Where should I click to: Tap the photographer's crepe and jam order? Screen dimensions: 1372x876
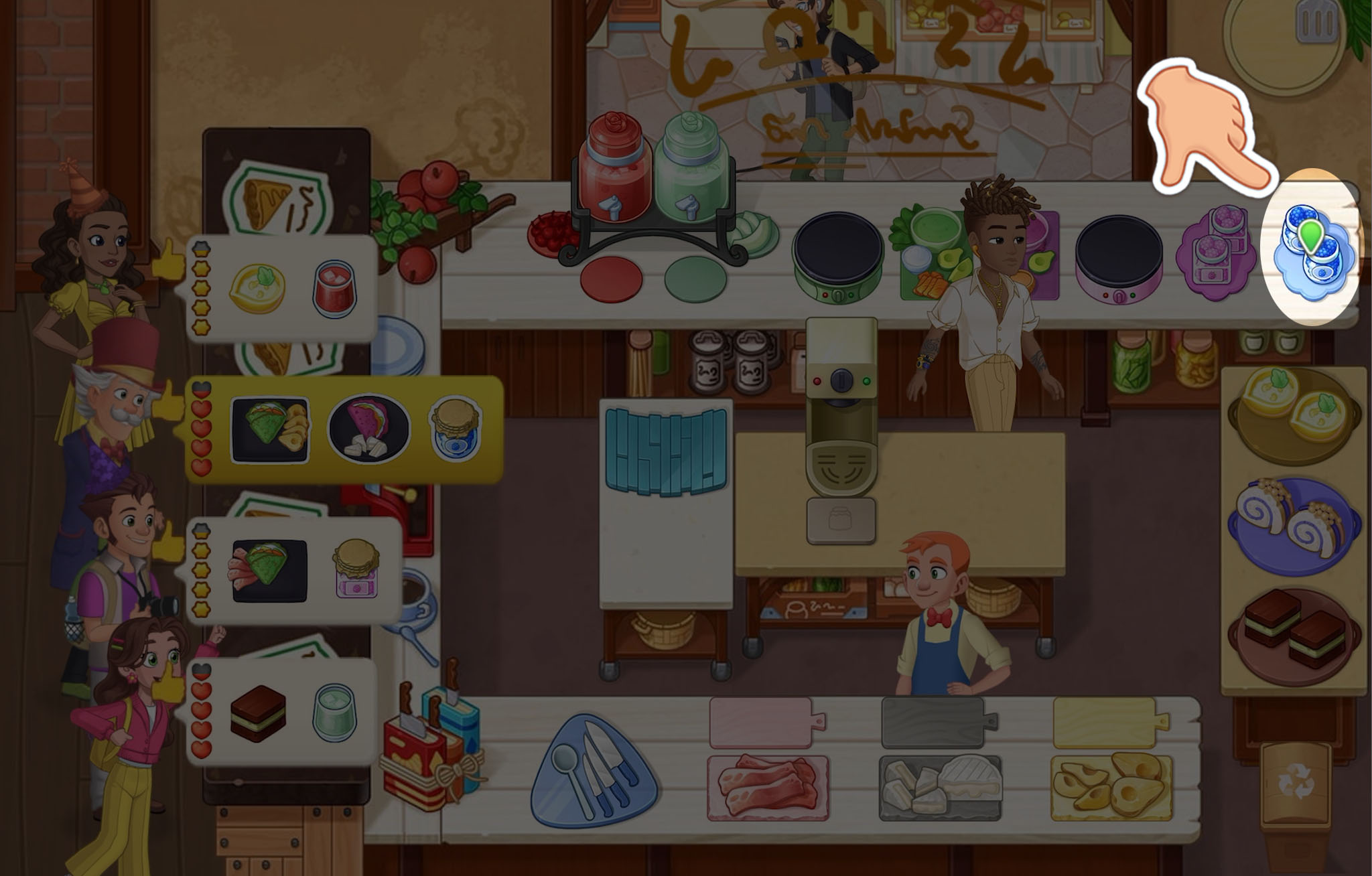(295, 571)
